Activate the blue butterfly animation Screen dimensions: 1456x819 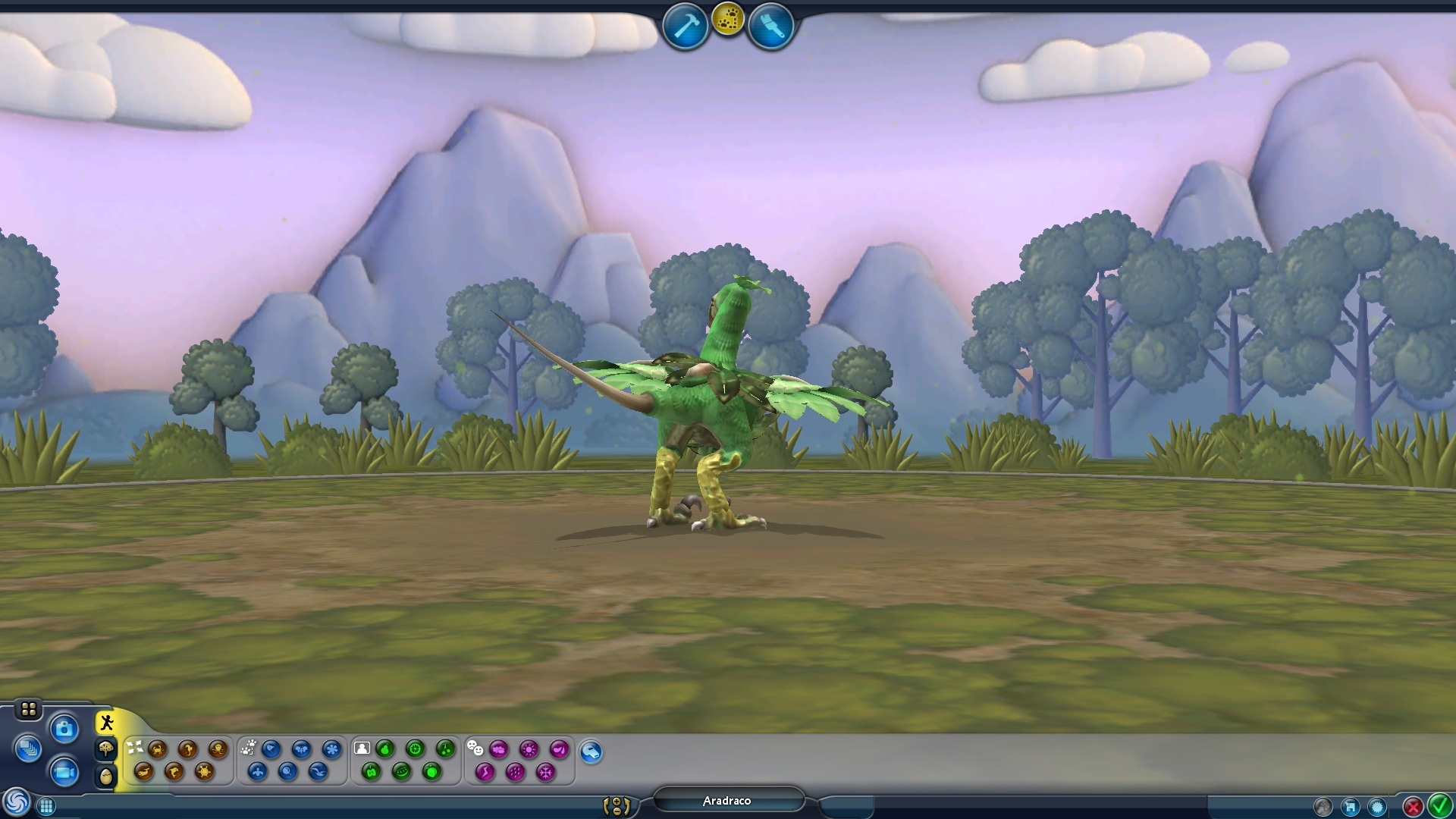301,749
